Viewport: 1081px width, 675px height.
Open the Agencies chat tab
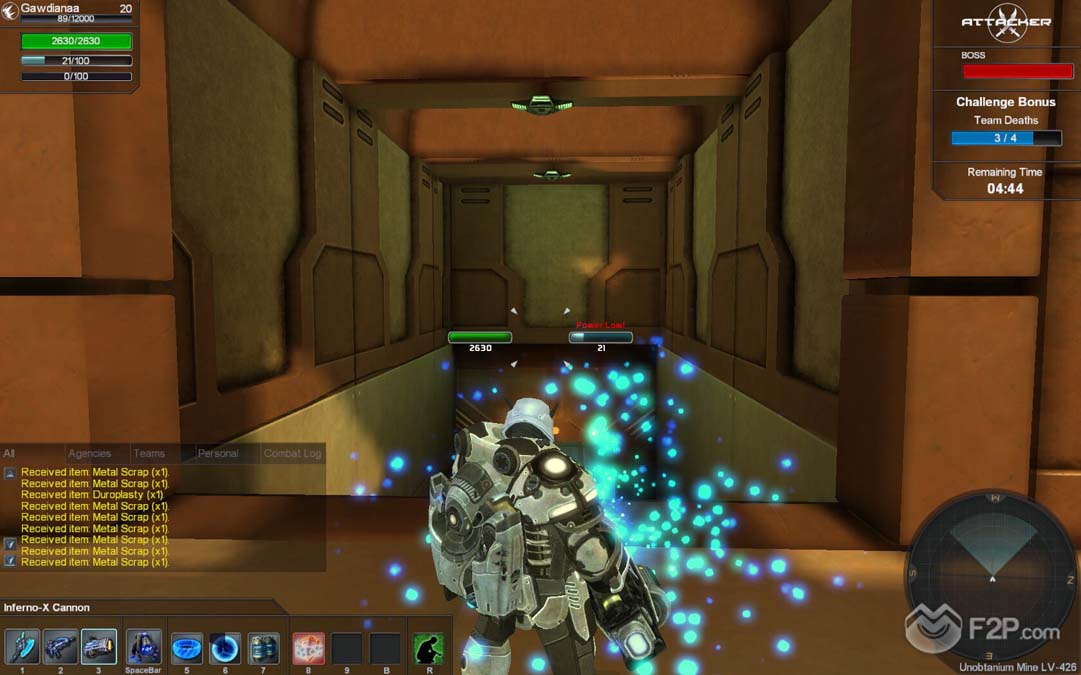pyautogui.click(x=90, y=454)
